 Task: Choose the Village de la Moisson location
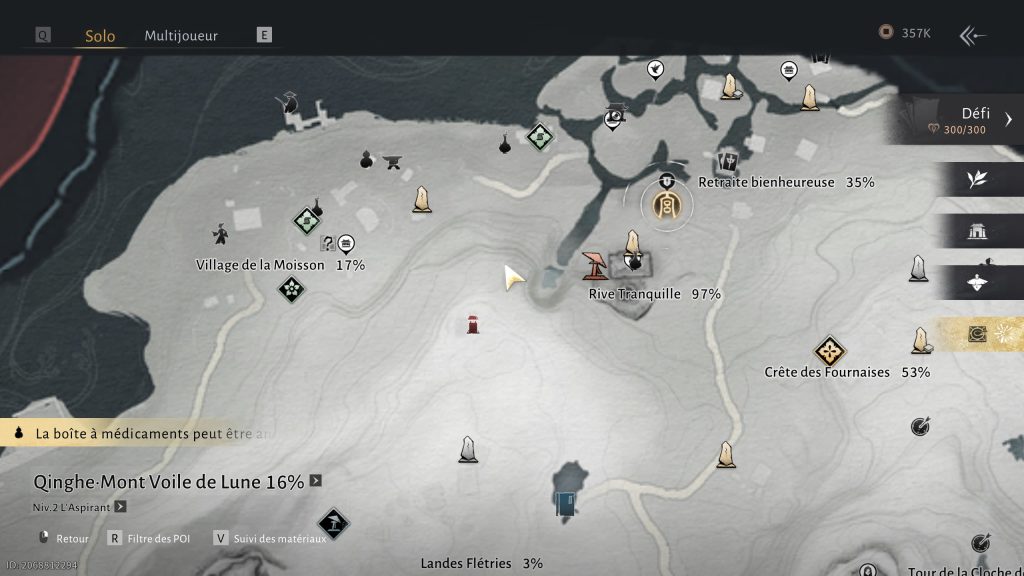(x=260, y=265)
